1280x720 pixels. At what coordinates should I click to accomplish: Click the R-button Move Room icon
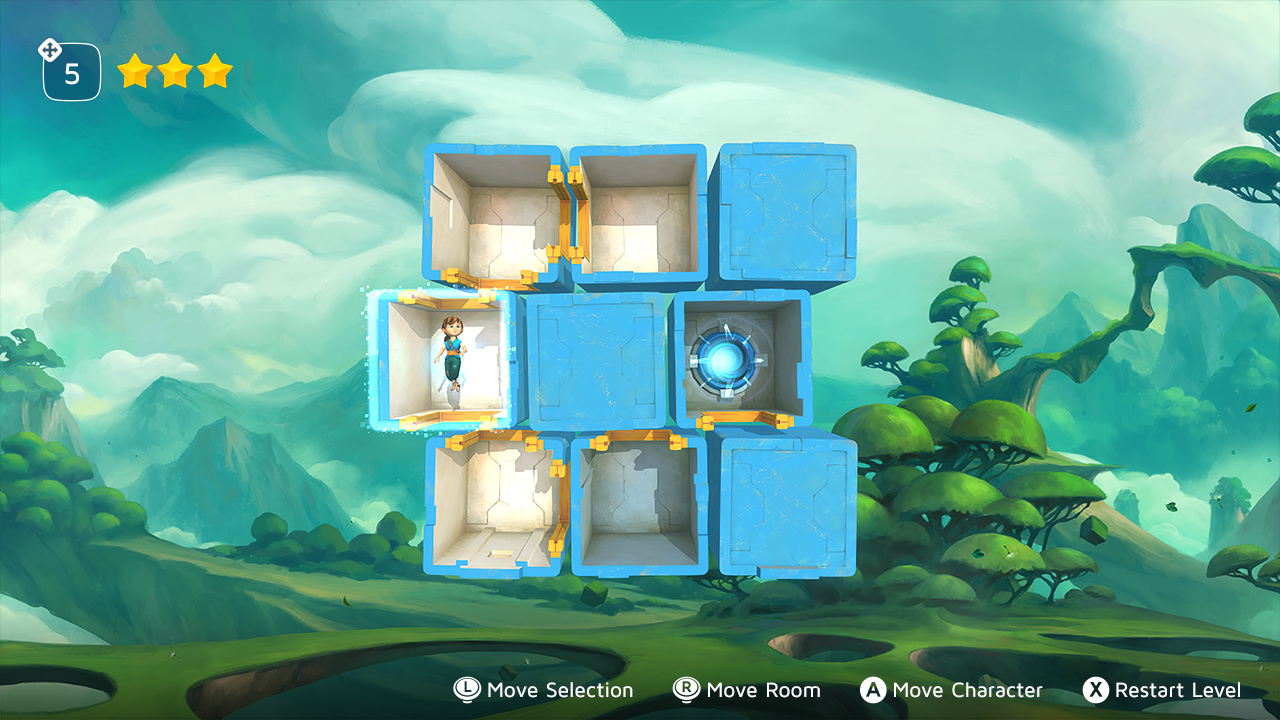686,690
